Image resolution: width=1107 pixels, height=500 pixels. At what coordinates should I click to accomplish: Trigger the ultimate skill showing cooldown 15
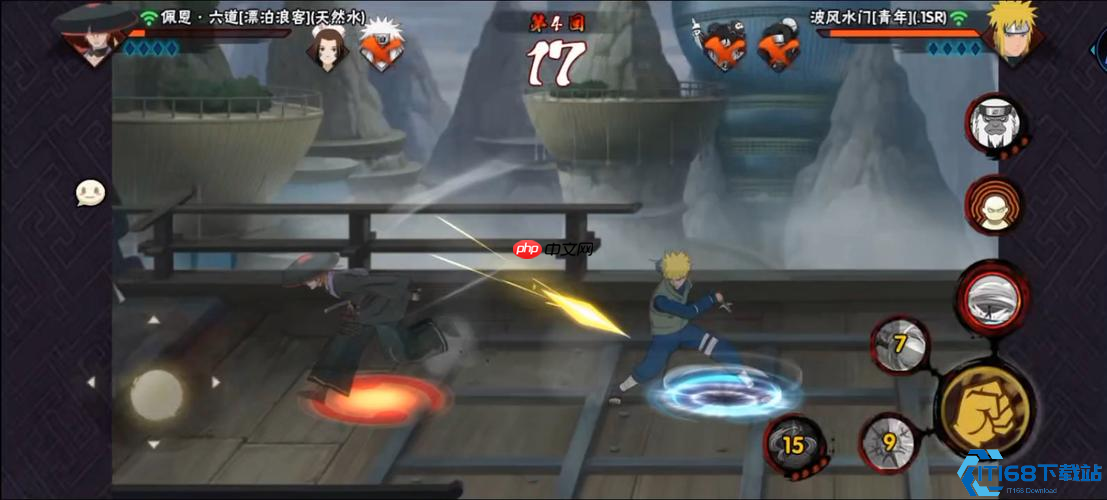(x=793, y=443)
